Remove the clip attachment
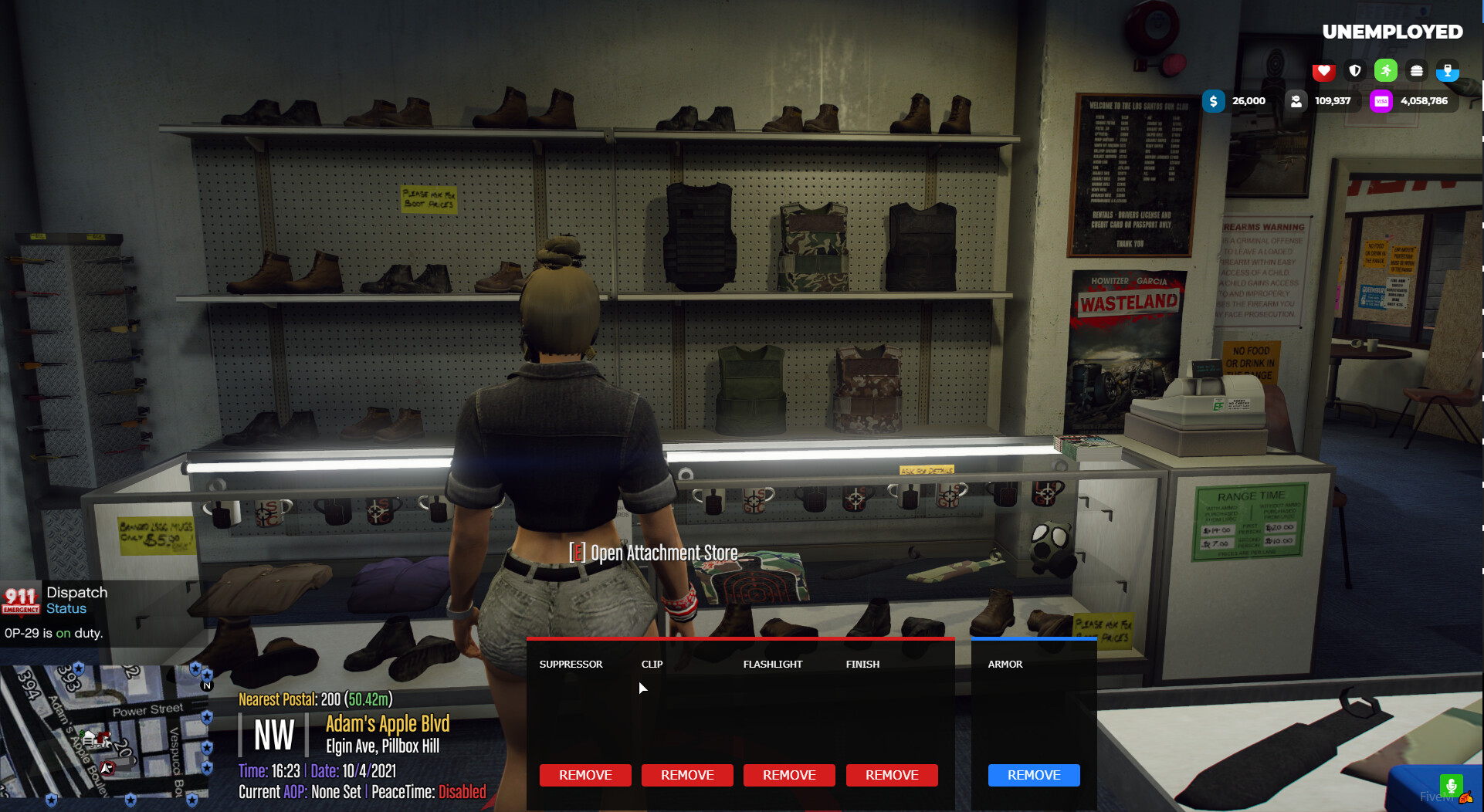The image size is (1484, 812). tap(687, 775)
